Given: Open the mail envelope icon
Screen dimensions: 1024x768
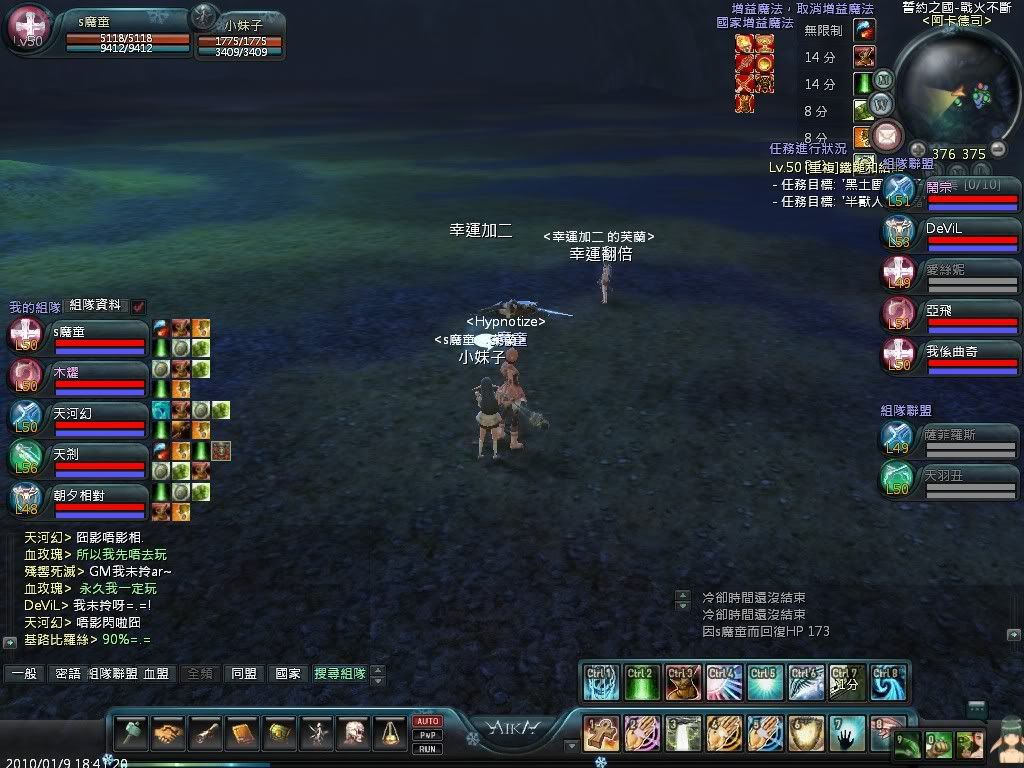Looking at the screenshot, I should point(887,135).
